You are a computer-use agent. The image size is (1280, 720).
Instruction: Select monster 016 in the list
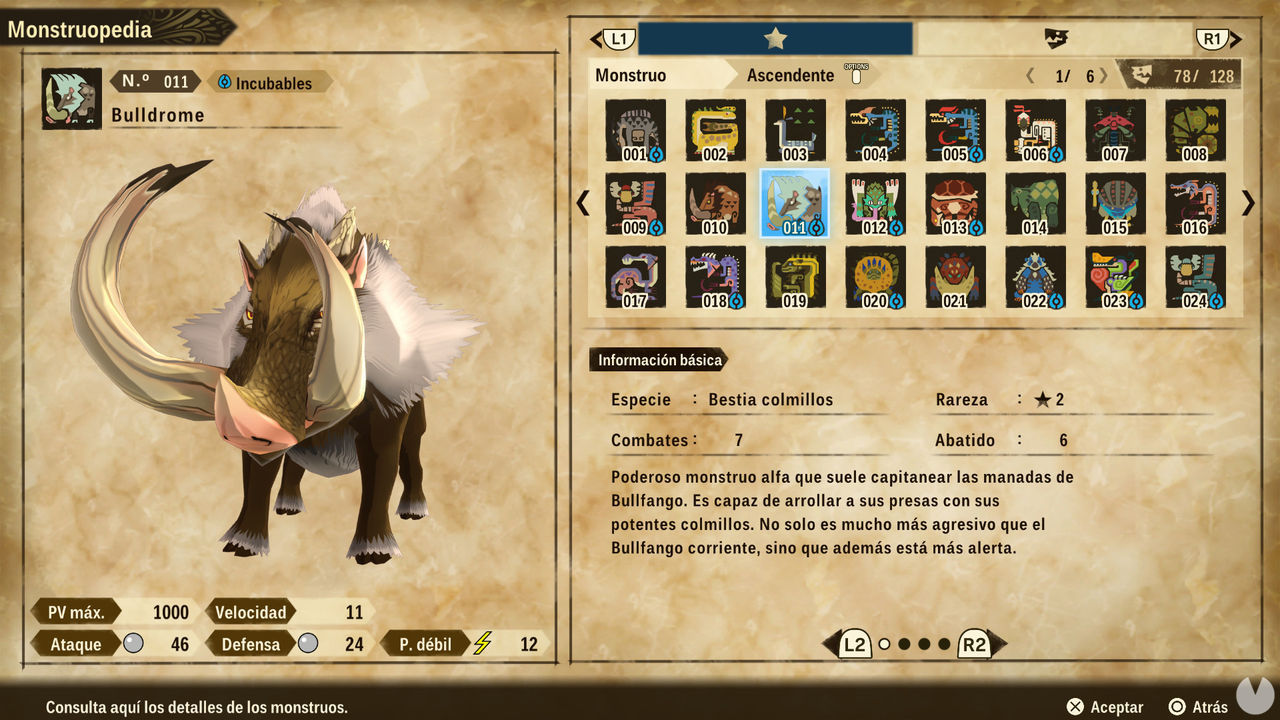1196,203
